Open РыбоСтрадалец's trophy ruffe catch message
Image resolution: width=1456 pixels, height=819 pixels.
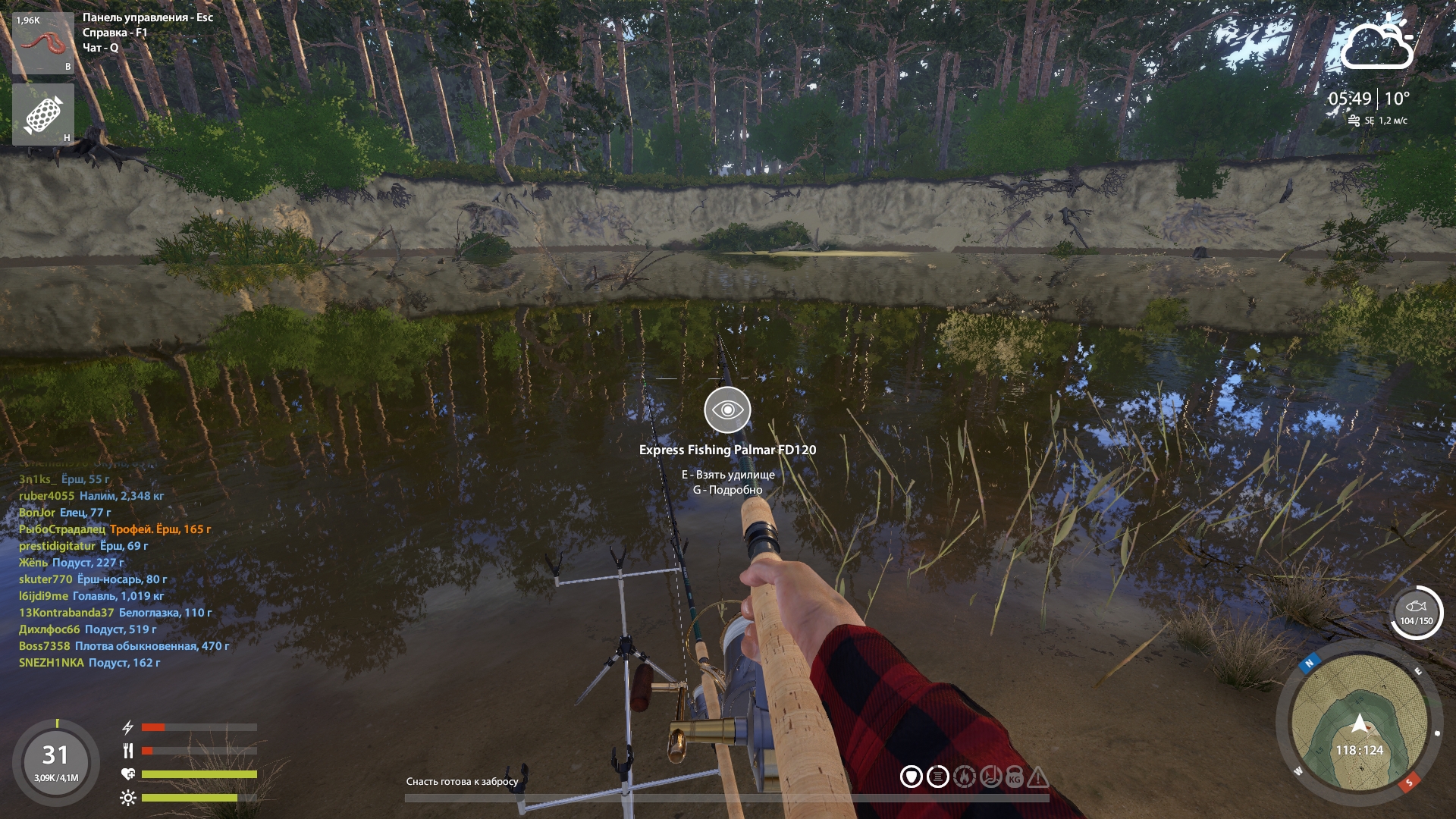tap(115, 529)
